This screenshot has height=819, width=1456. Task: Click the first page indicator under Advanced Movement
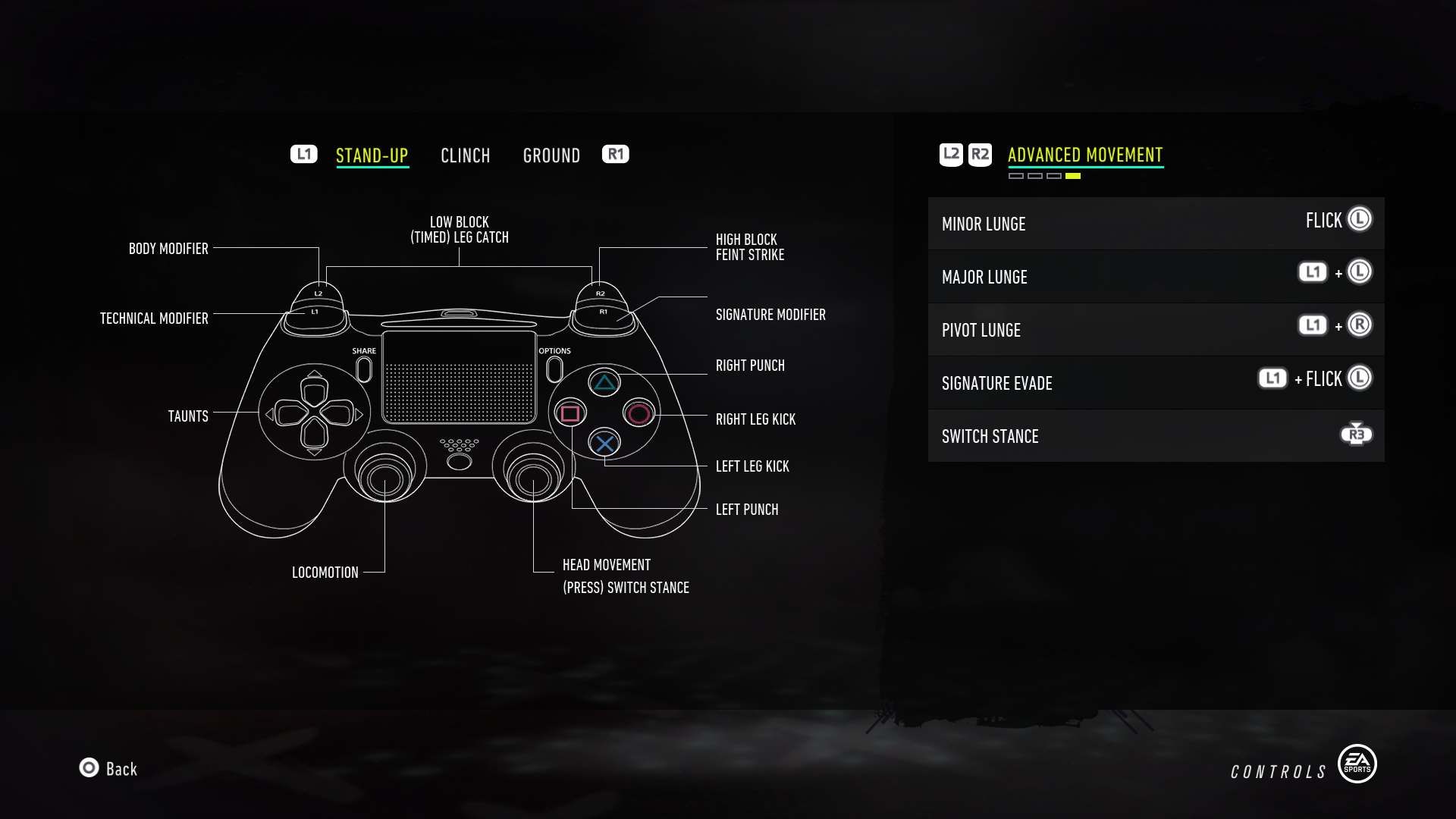[1016, 176]
